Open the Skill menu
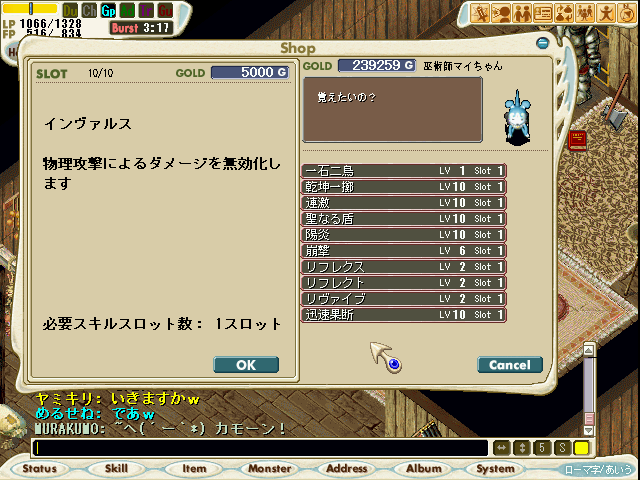This screenshot has width=640, height=480. click(116, 468)
